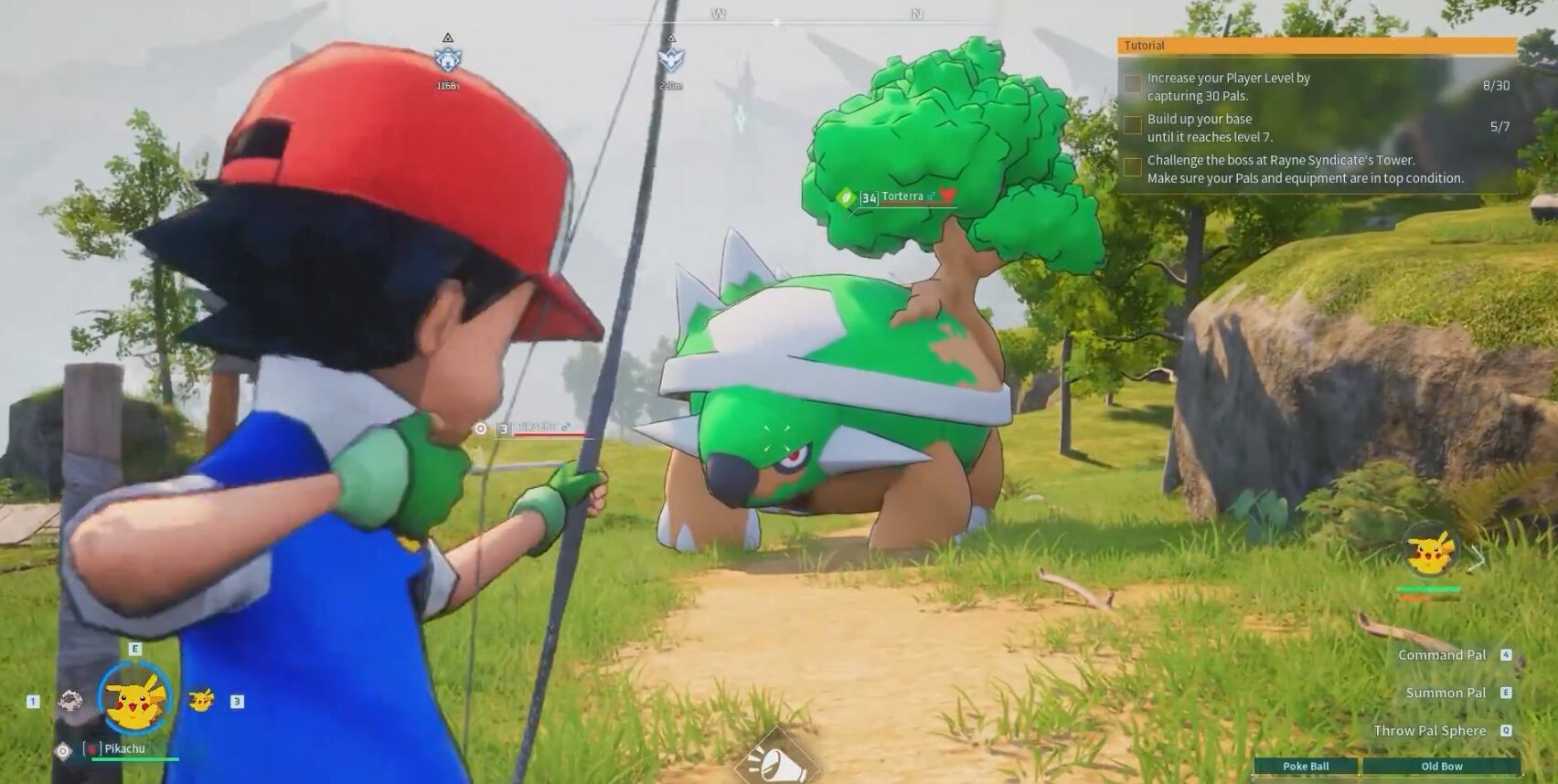Click the Throw Pal Sphere action
The width and height of the screenshot is (1558, 784).
tap(1429, 730)
